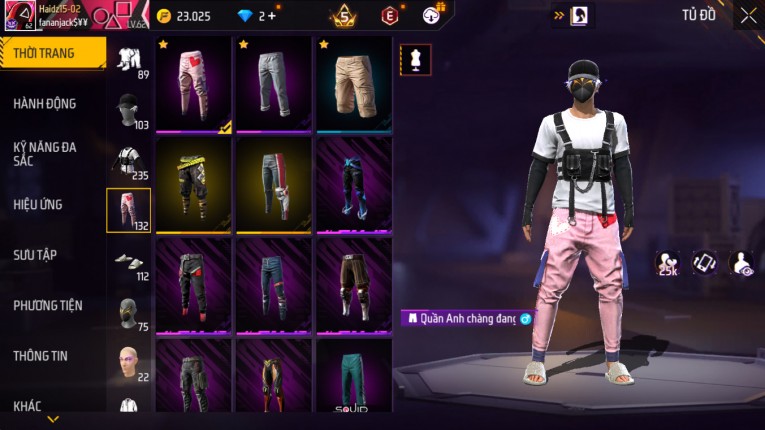The height and width of the screenshot is (430, 765).
Task: Select the KỸ NĂNG ĐA SẮC tab
Action: (45, 153)
